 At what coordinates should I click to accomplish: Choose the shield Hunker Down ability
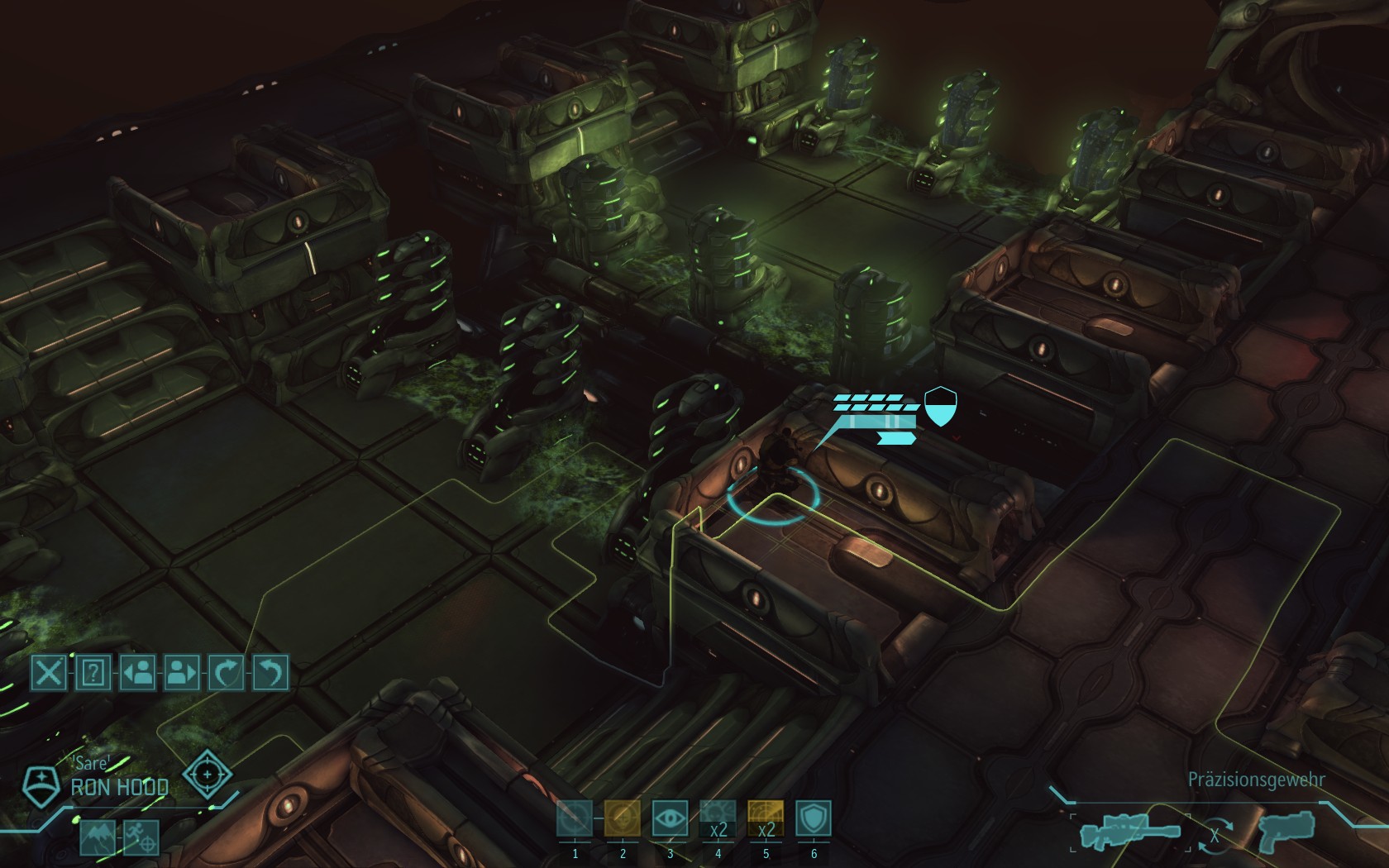click(814, 819)
